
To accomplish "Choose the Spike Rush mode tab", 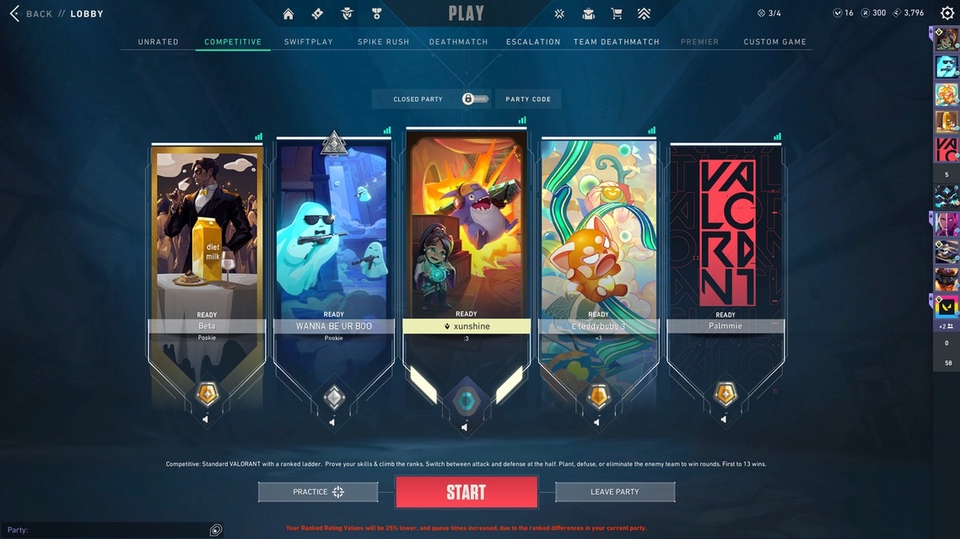I will tap(383, 42).
